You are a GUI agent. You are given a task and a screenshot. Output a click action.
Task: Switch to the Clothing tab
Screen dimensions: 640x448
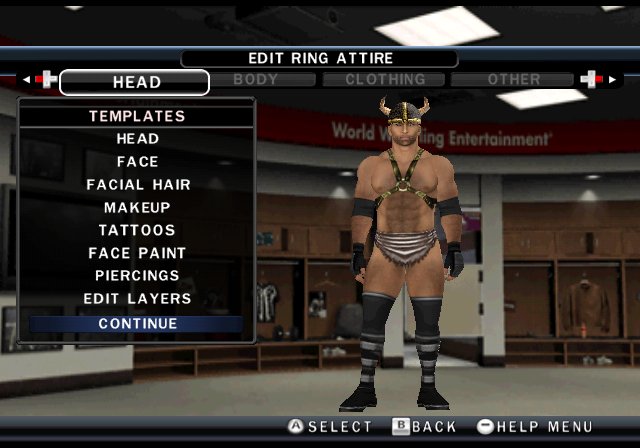(385, 79)
